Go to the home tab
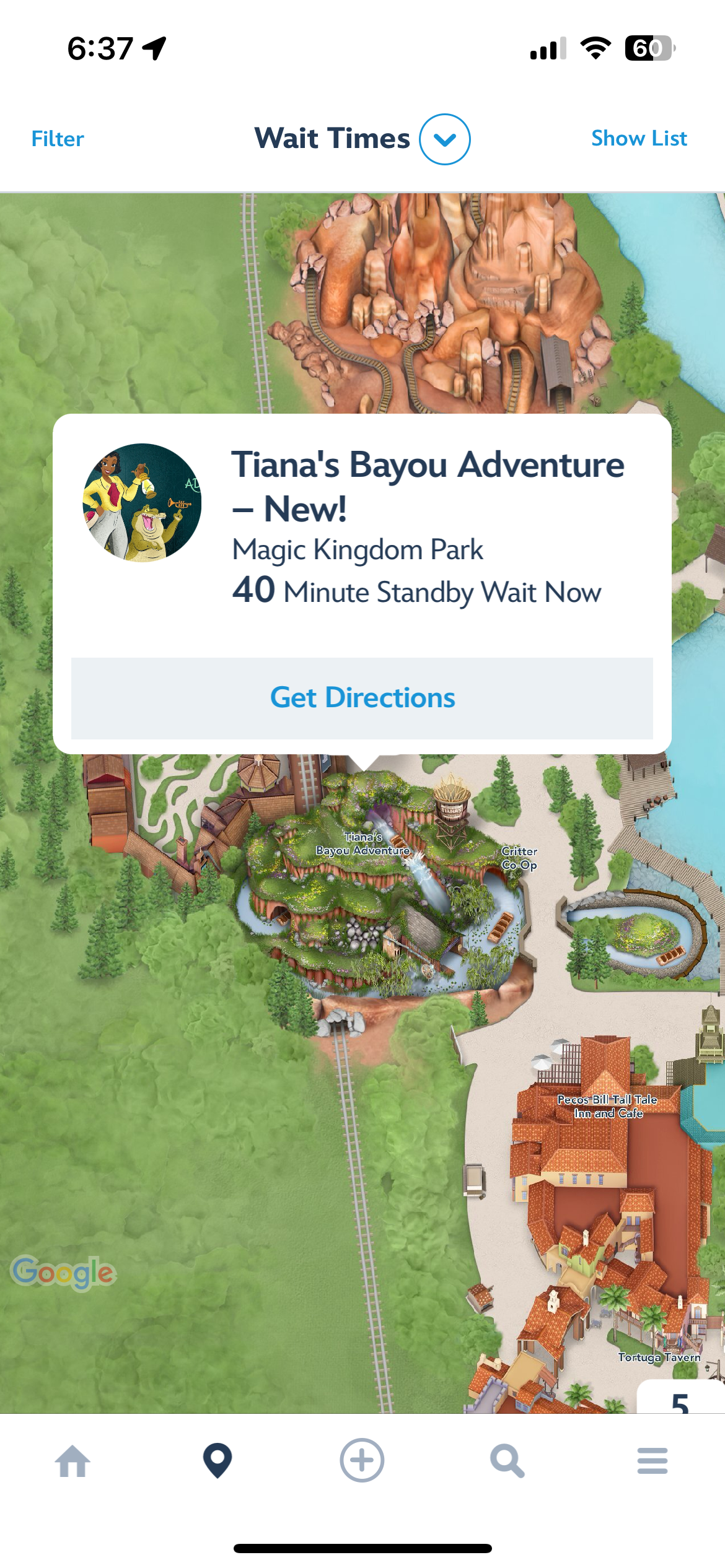This screenshot has height=1568, width=725. click(x=72, y=1461)
